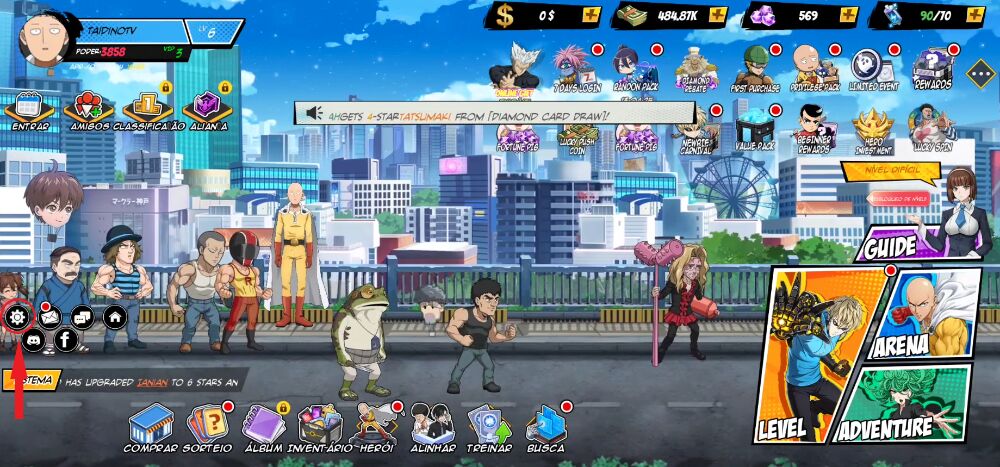This screenshot has width=1000, height=467.
Task: Open the Facebook link icon
Action: pos(66,340)
